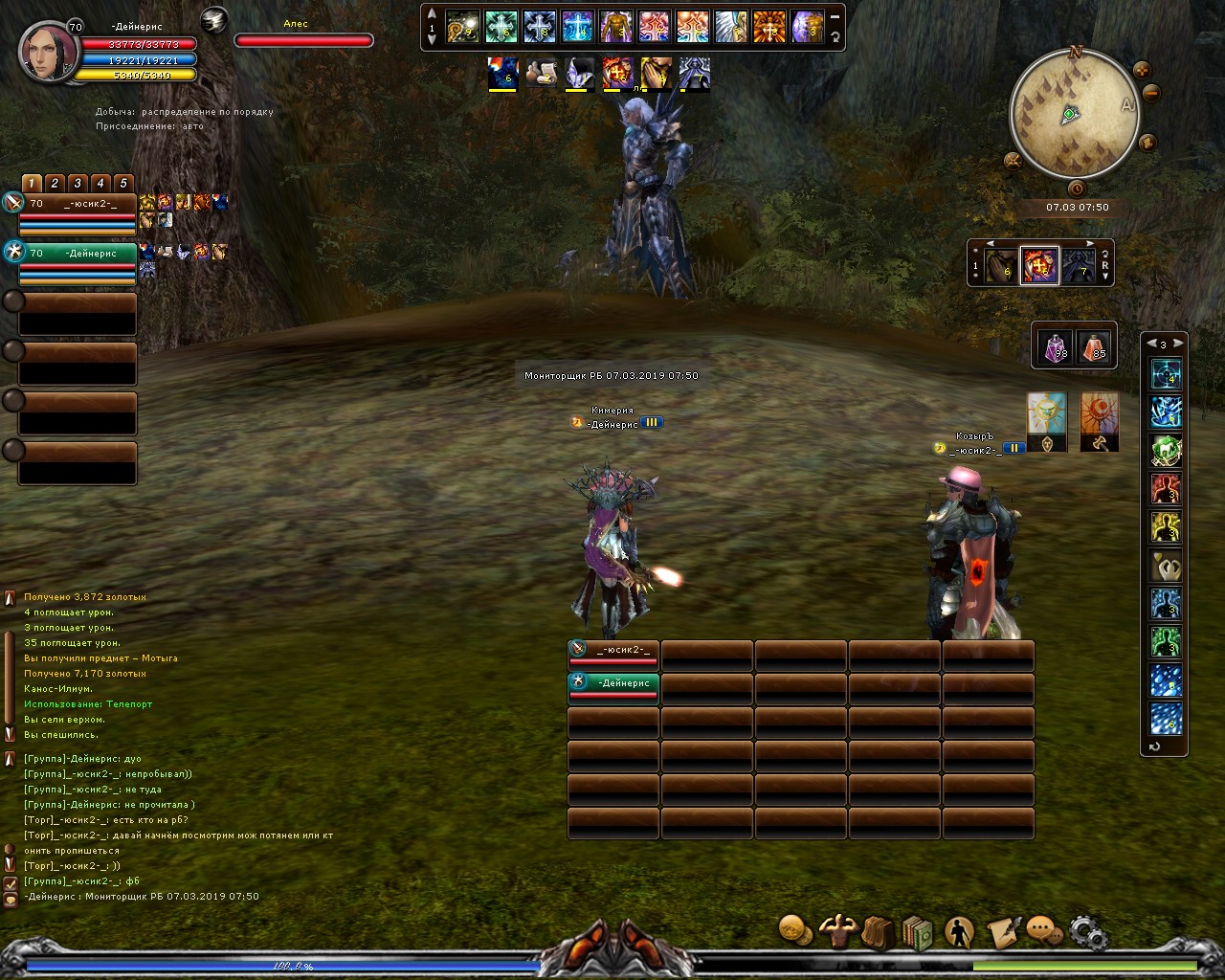Open the gears settings menu
Viewport: 1225px width, 980px height.
pyautogui.click(x=1088, y=931)
